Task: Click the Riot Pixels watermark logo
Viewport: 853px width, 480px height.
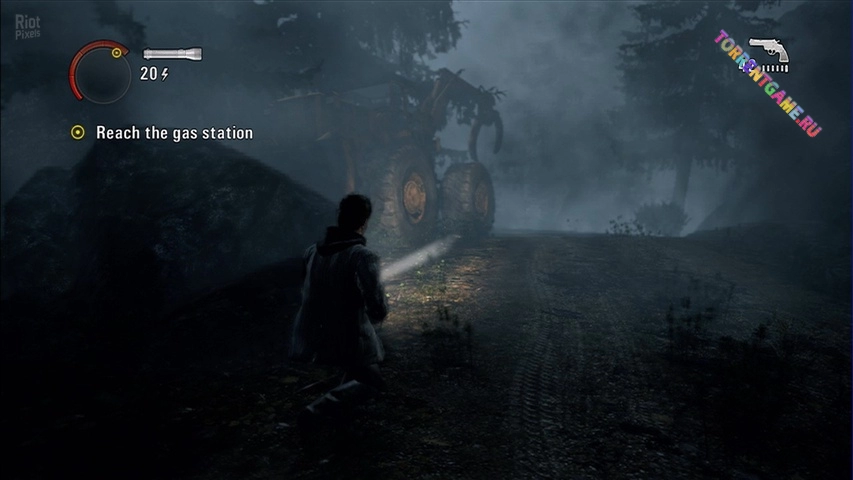Action: (x=27, y=24)
